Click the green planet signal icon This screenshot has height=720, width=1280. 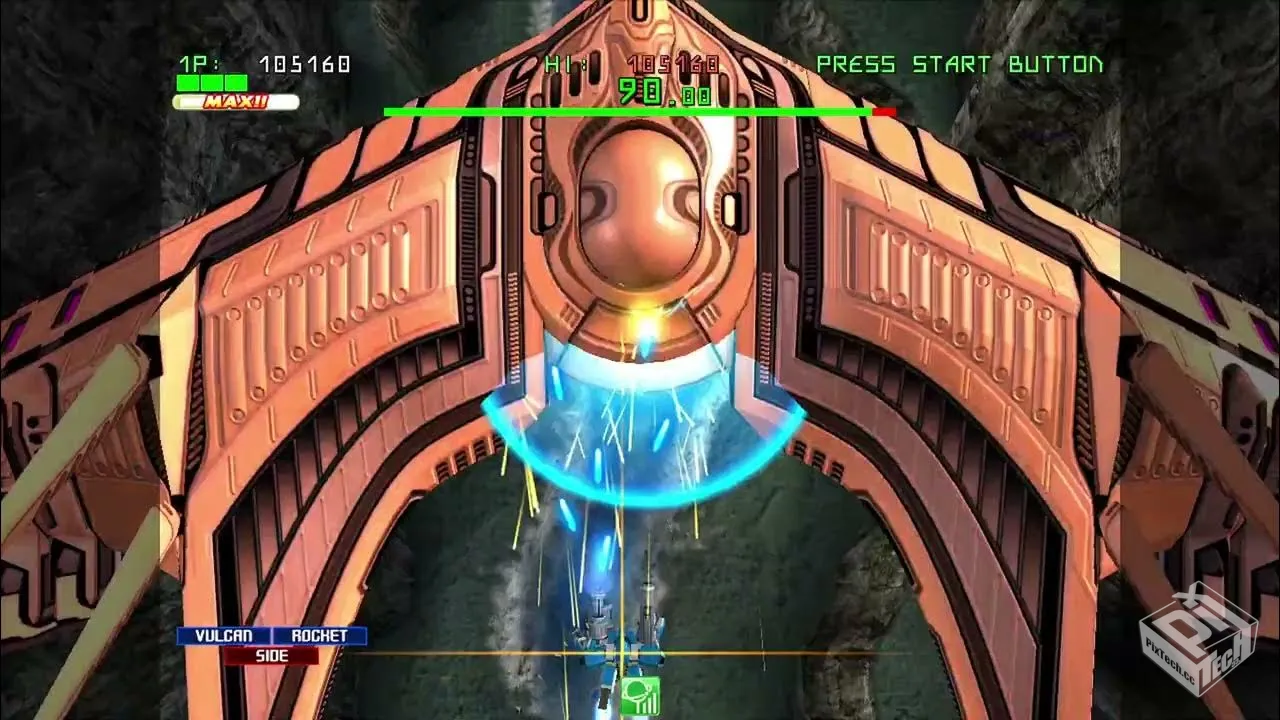point(639,696)
